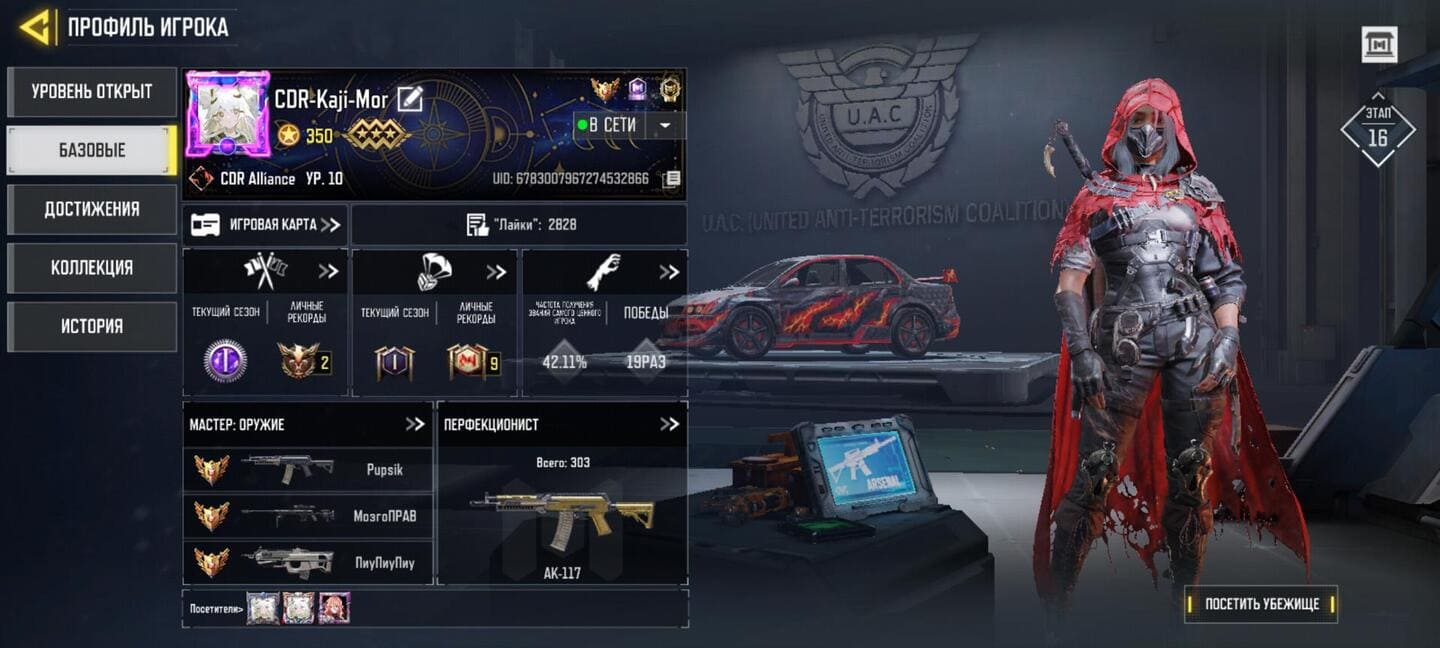Select the Коллекция tab
1440x648 pixels.
coord(91,268)
